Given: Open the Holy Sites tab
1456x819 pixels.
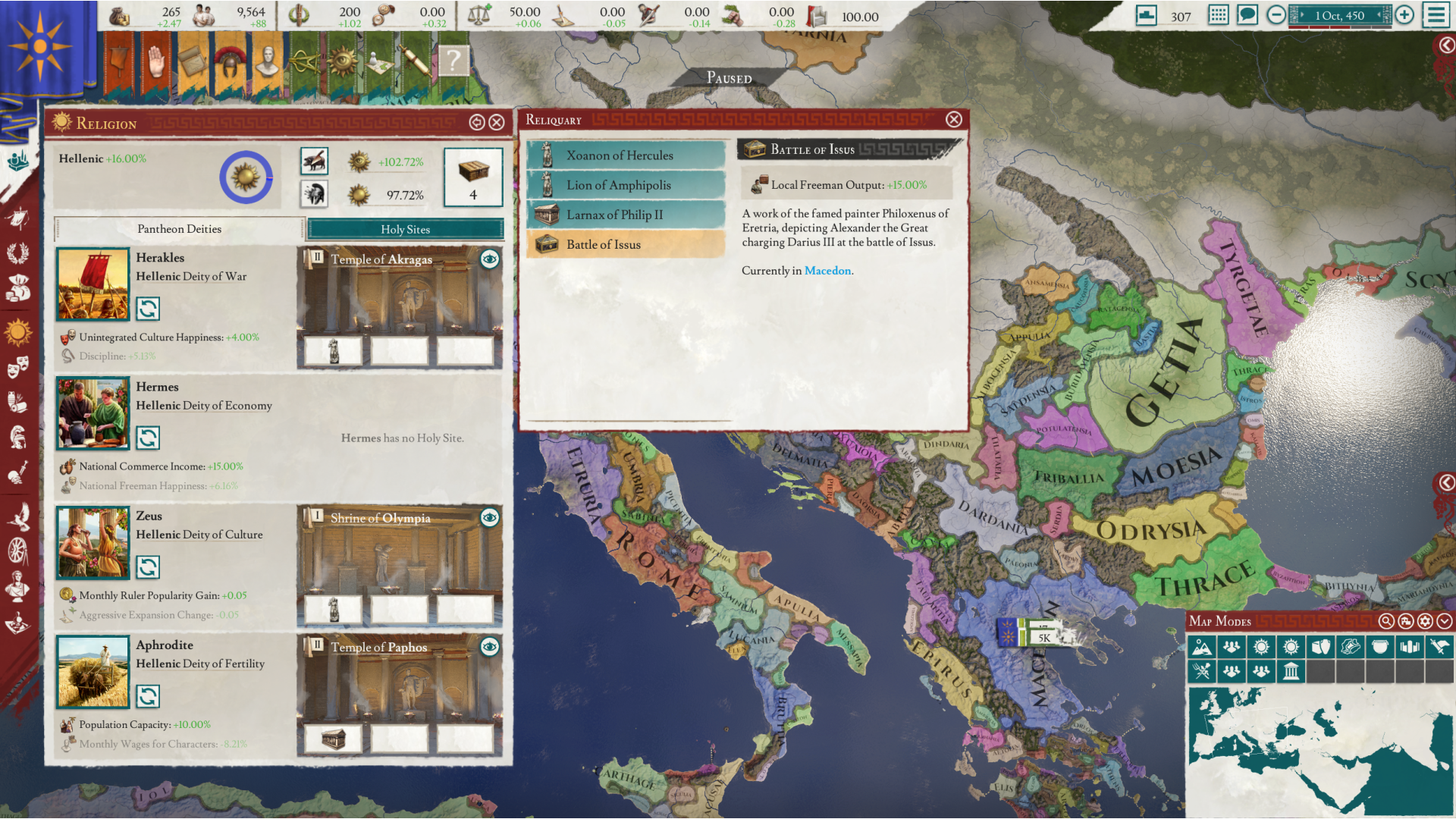Looking at the screenshot, I should coord(405,229).
